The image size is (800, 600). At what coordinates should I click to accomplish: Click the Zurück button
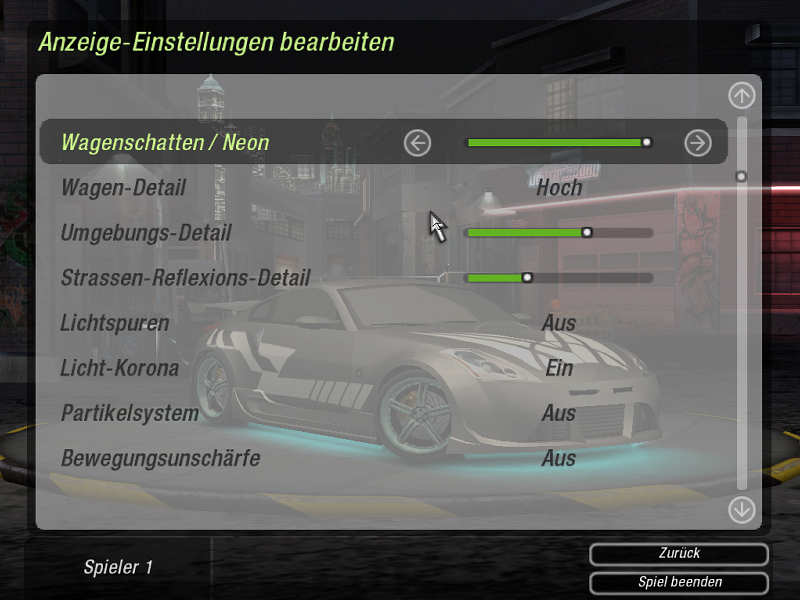point(679,554)
